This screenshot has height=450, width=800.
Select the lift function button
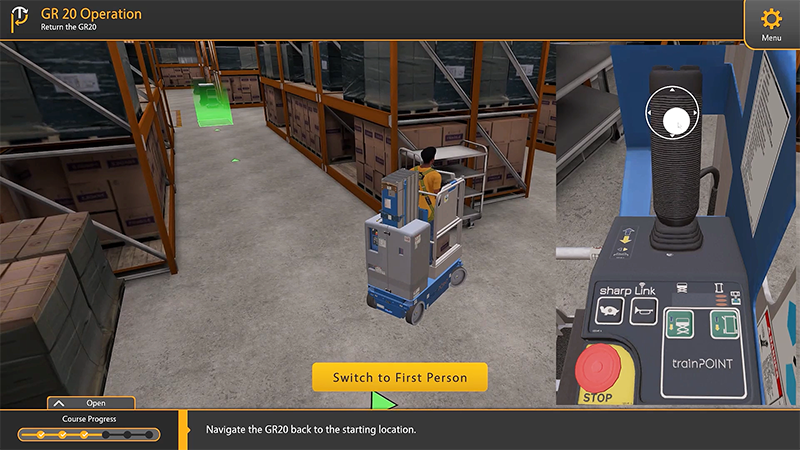click(x=679, y=323)
